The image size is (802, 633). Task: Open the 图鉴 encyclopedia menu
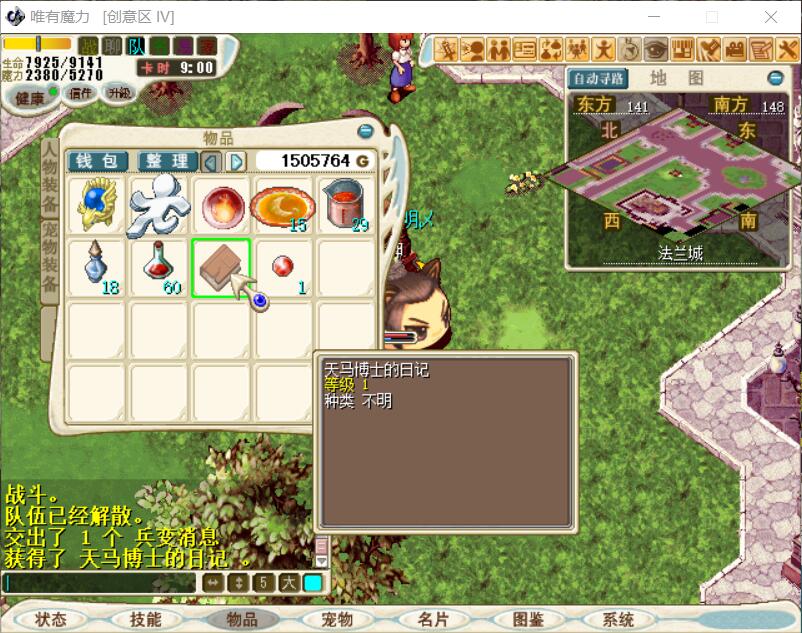527,619
